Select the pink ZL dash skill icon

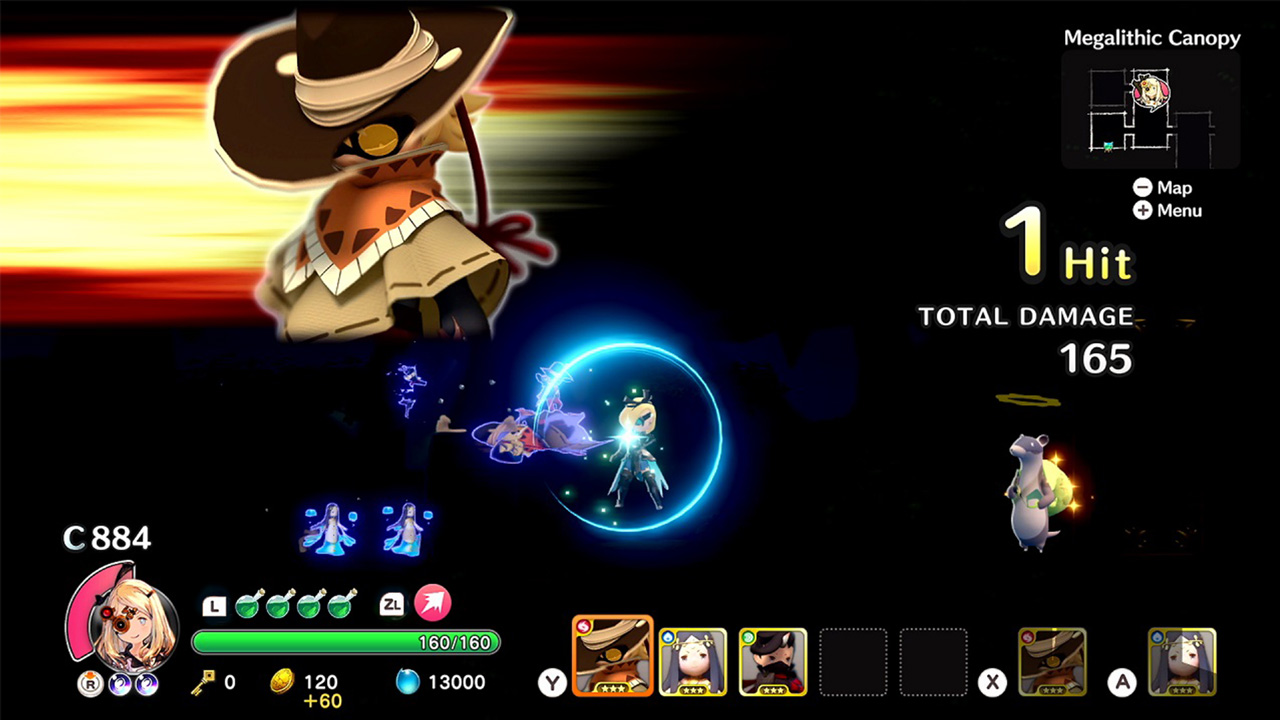(430, 603)
